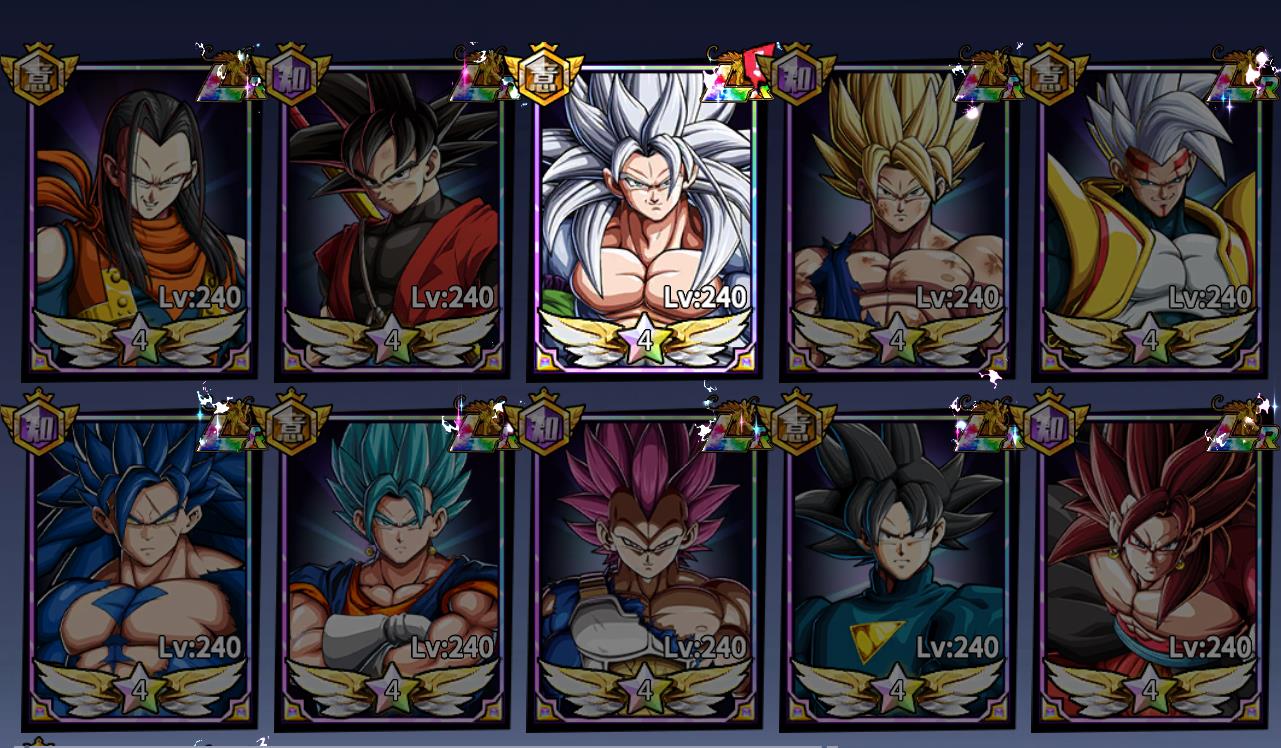Choose the black-haired red-coat fighter card

coord(393,215)
